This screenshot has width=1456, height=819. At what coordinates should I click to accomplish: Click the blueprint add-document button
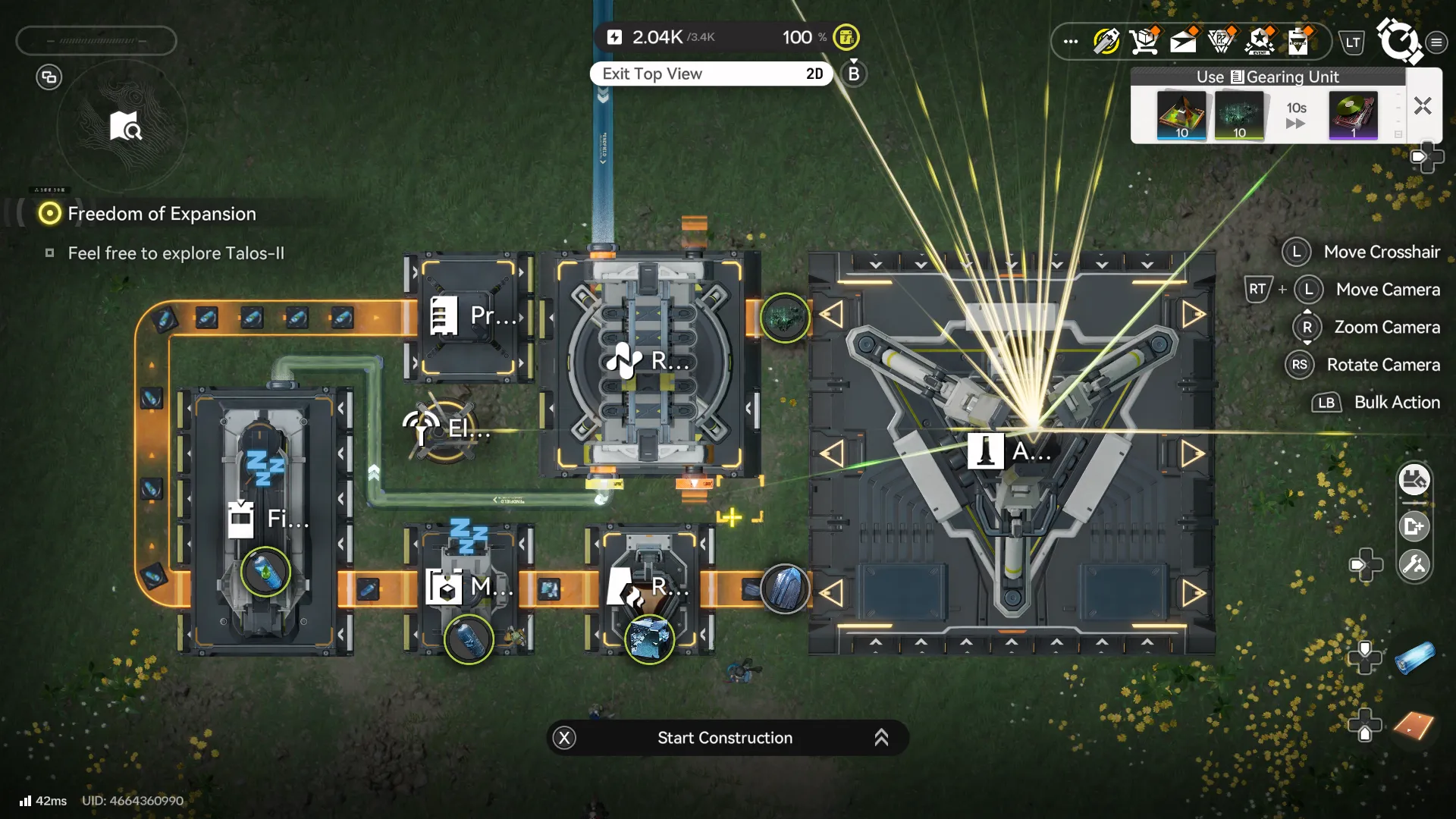click(1414, 526)
